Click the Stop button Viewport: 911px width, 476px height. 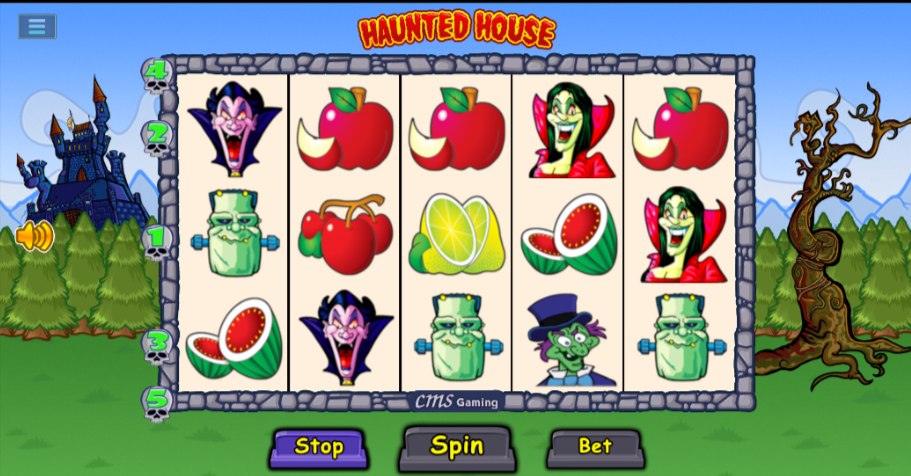pos(319,447)
